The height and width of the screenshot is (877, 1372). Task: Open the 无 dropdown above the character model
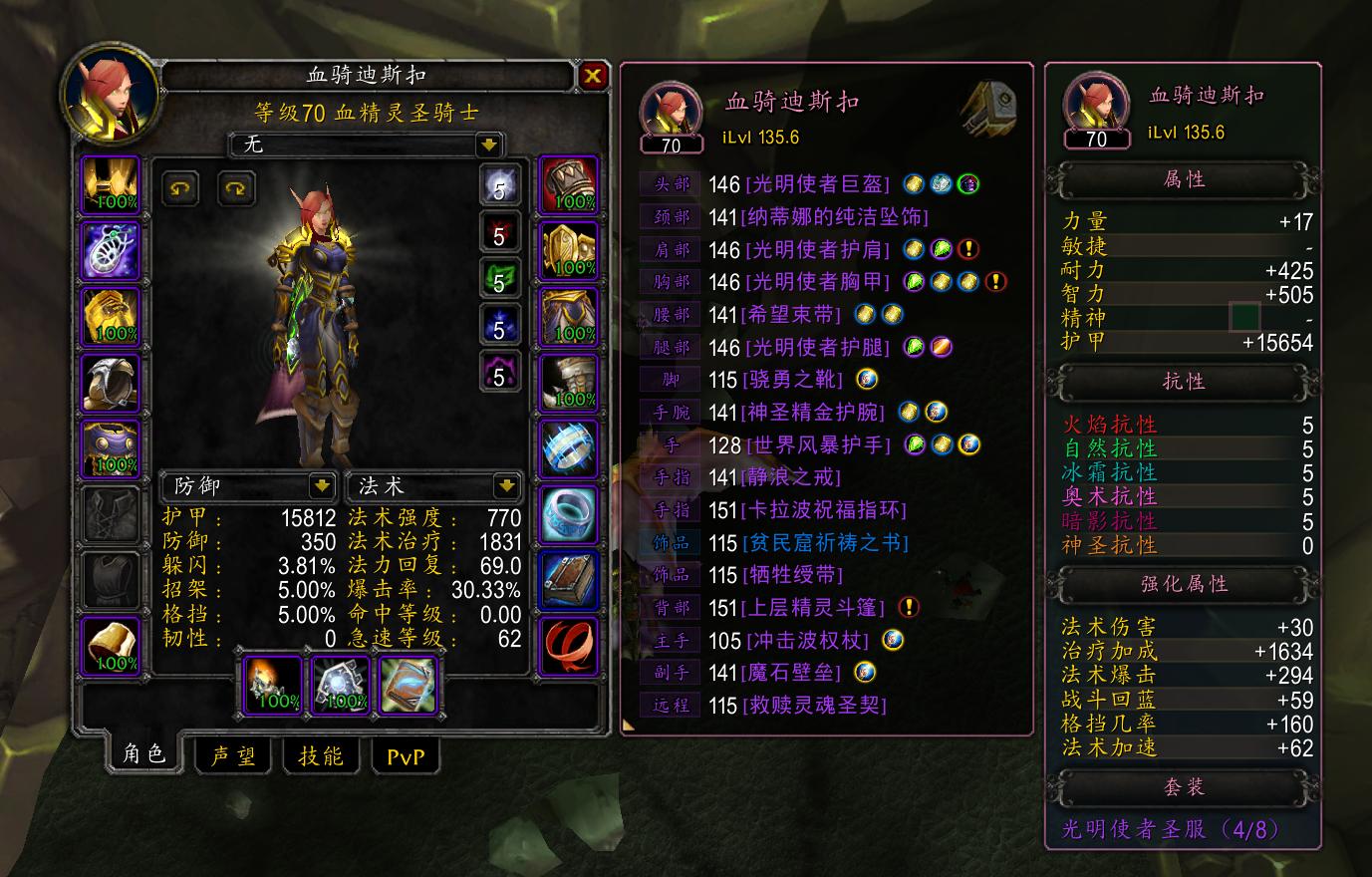pos(361,146)
